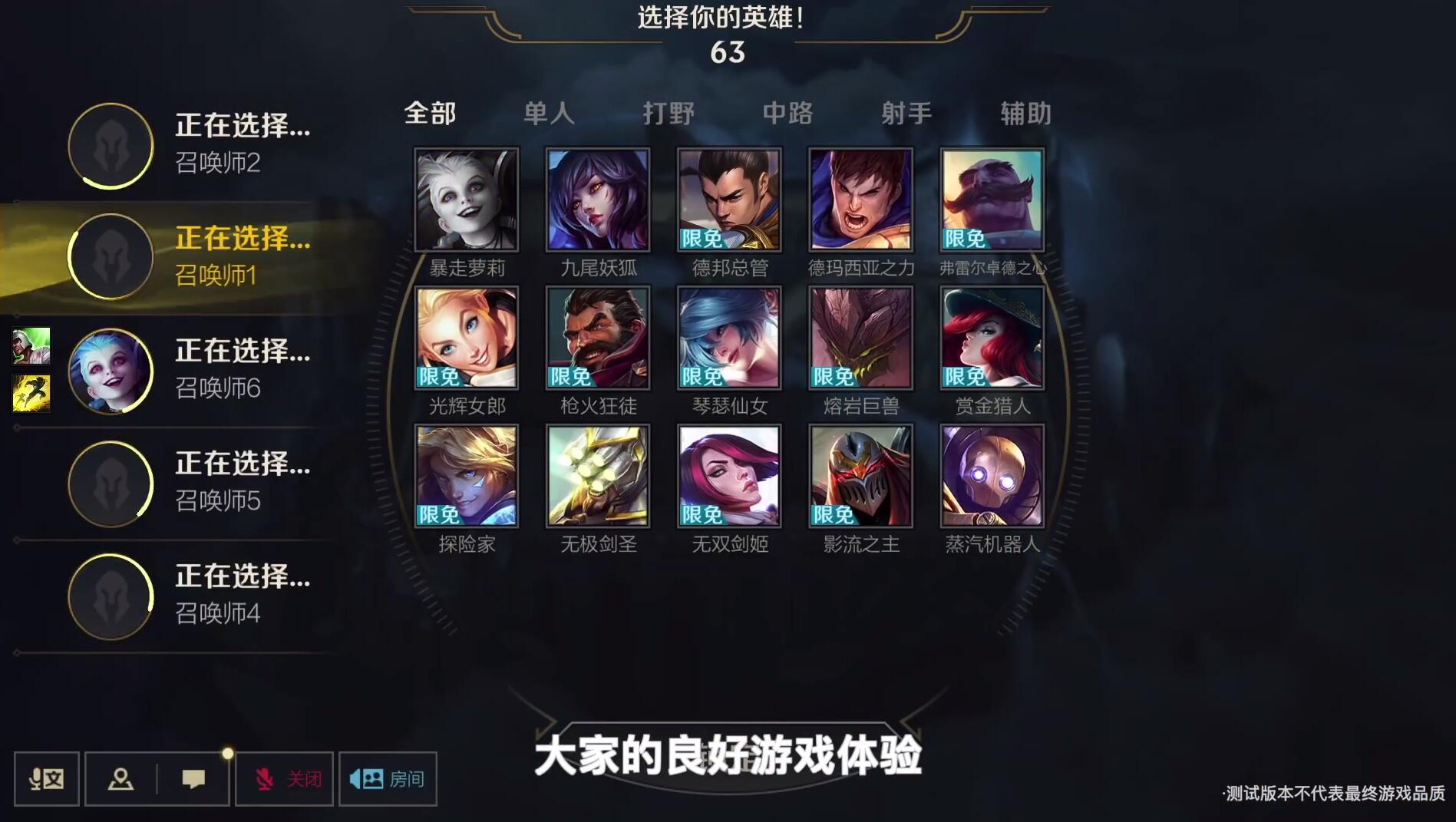Click the countdown progress ring around 召唤师5

111,483
